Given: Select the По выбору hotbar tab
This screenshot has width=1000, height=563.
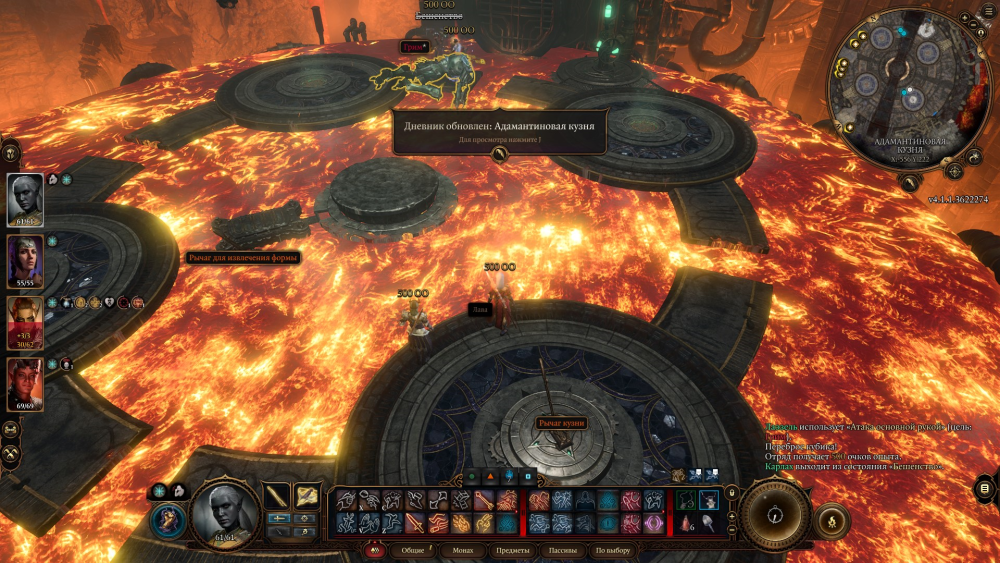Looking at the screenshot, I should pyautogui.click(x=612, y=551).
